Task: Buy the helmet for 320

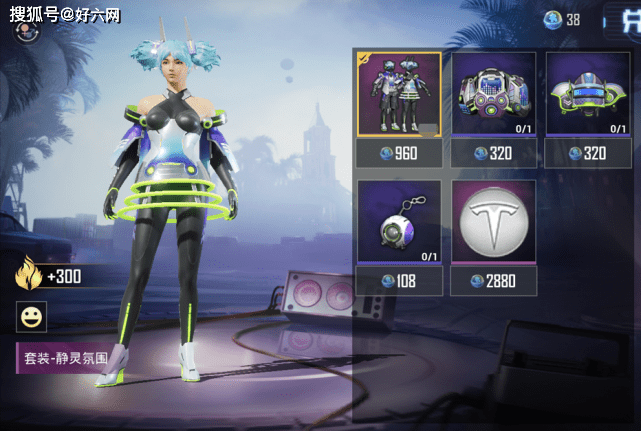Action: pyautogui.click(x=588, y=154)
